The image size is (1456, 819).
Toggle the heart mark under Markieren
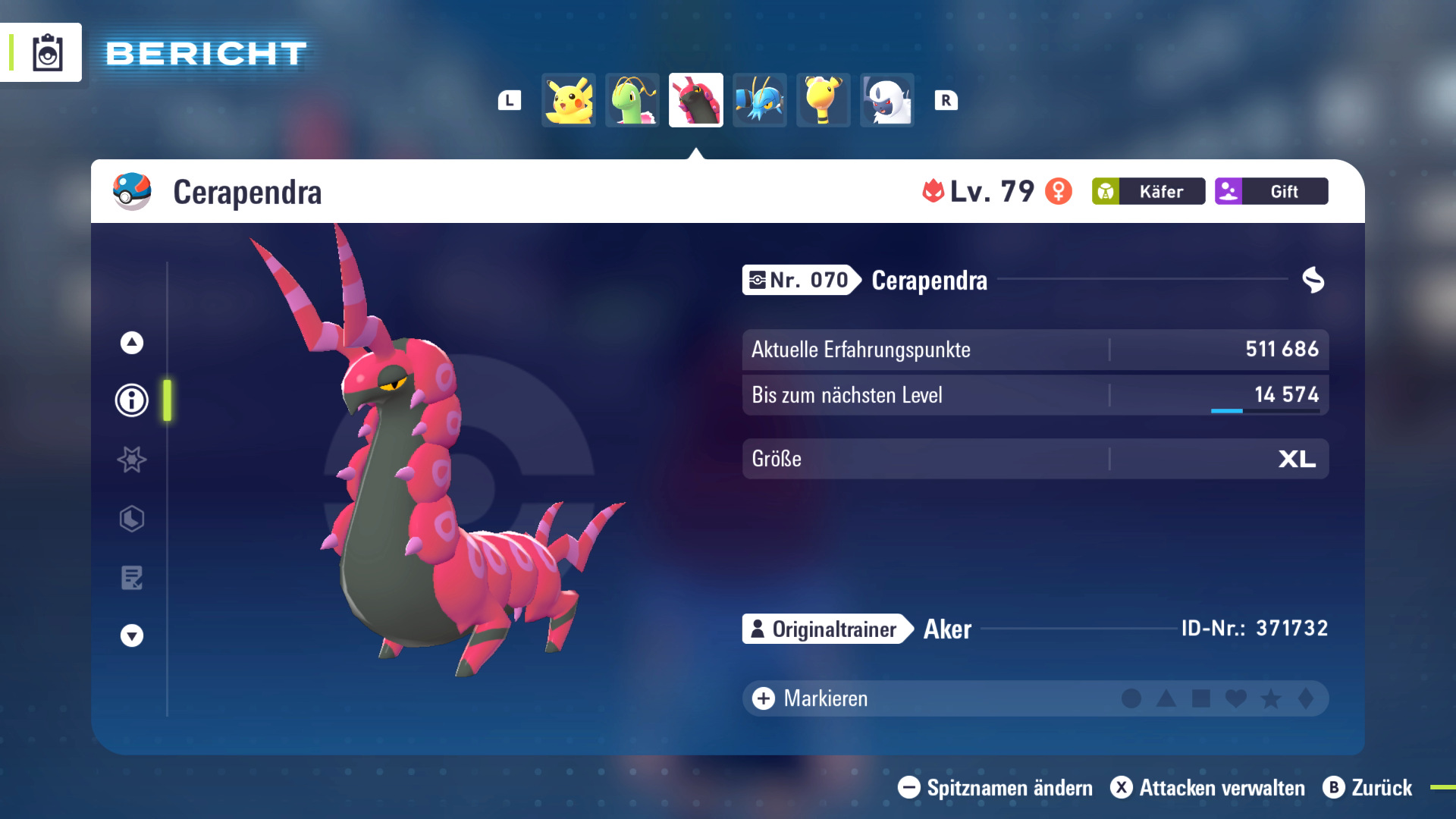(x=1236, y=699)
